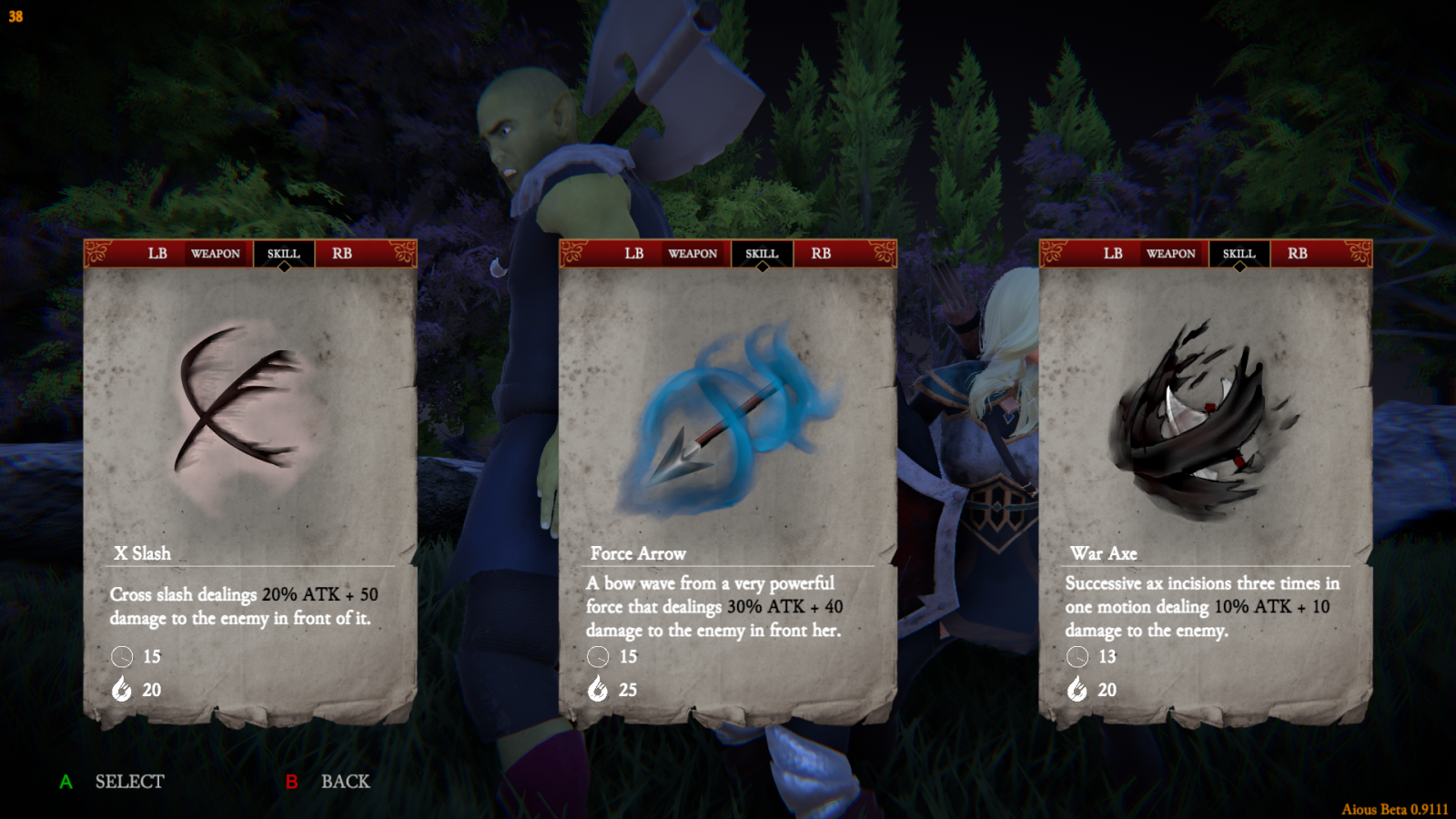Click LB on the Force Arrow card
The image size is (1456, 819).
point(633,254)
